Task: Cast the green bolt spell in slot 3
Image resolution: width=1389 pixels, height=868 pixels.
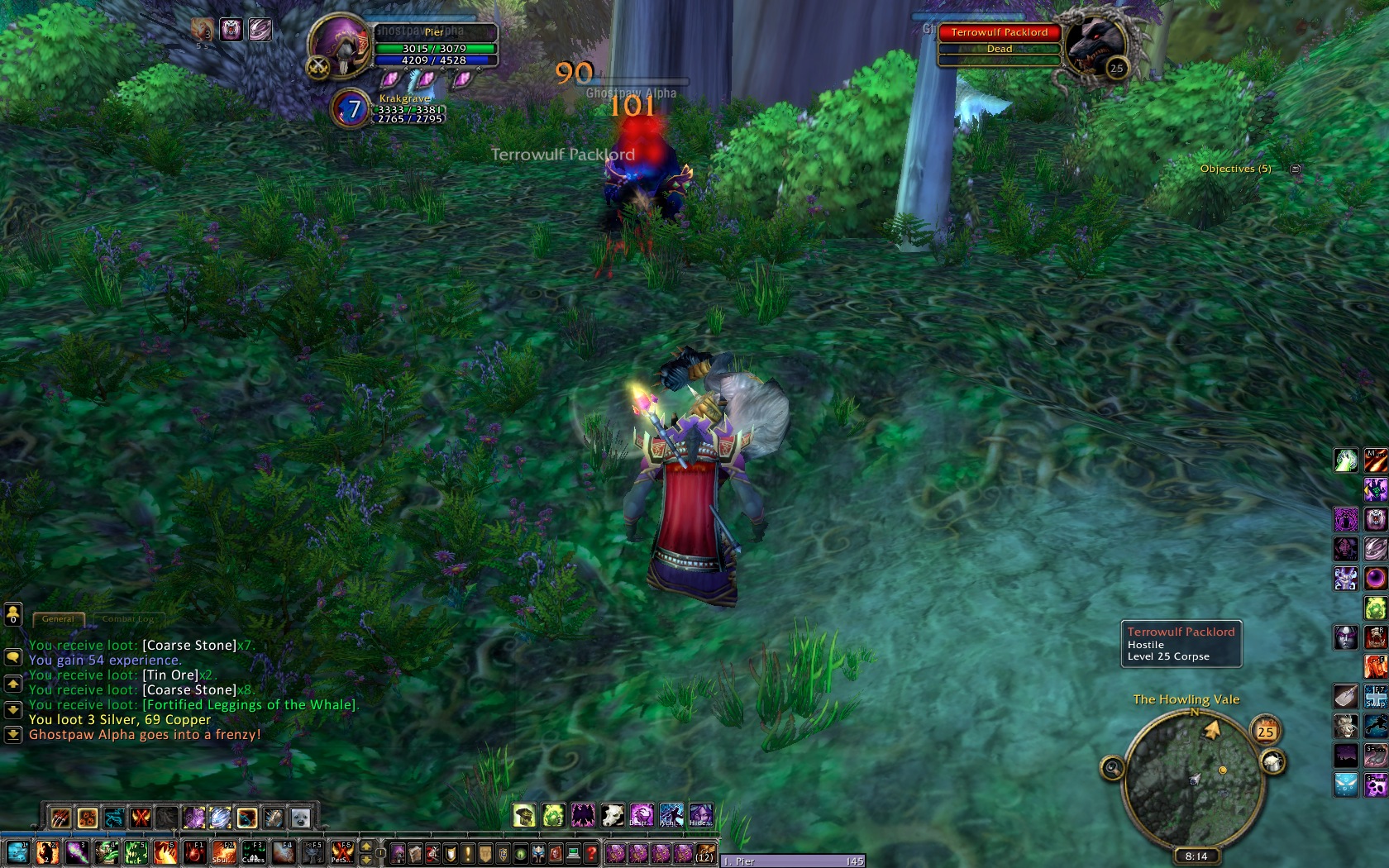Action: click(x=77, y=851)
